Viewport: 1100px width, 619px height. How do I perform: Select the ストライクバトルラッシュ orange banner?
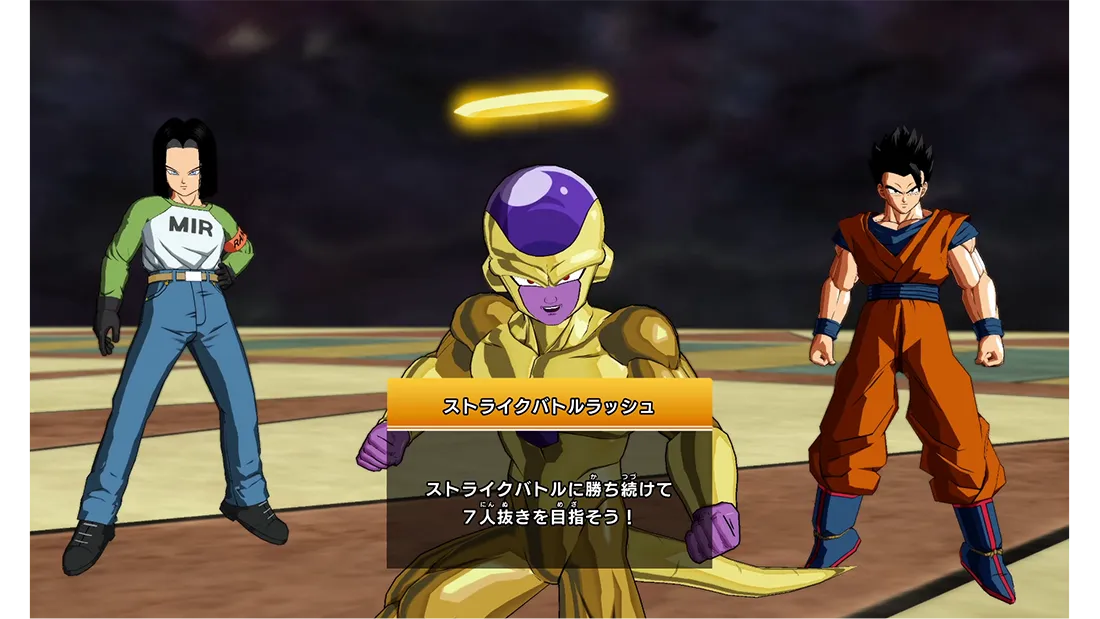coord(549,405)
